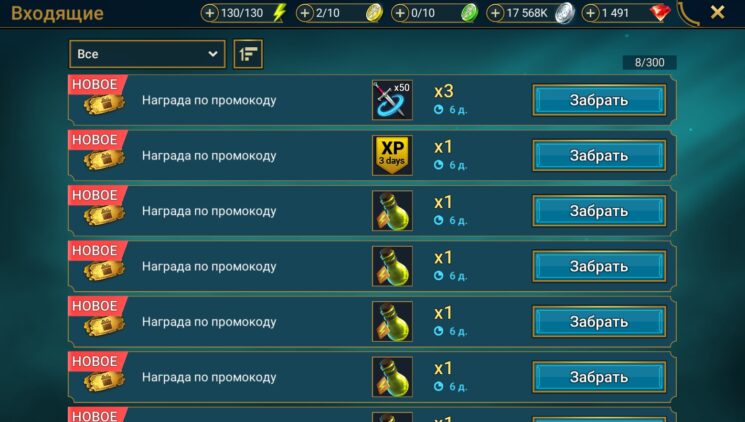Viewport: 745px width, 422px height.
Task: Open the "Все" filter dropdown
Action: [147, 54]
